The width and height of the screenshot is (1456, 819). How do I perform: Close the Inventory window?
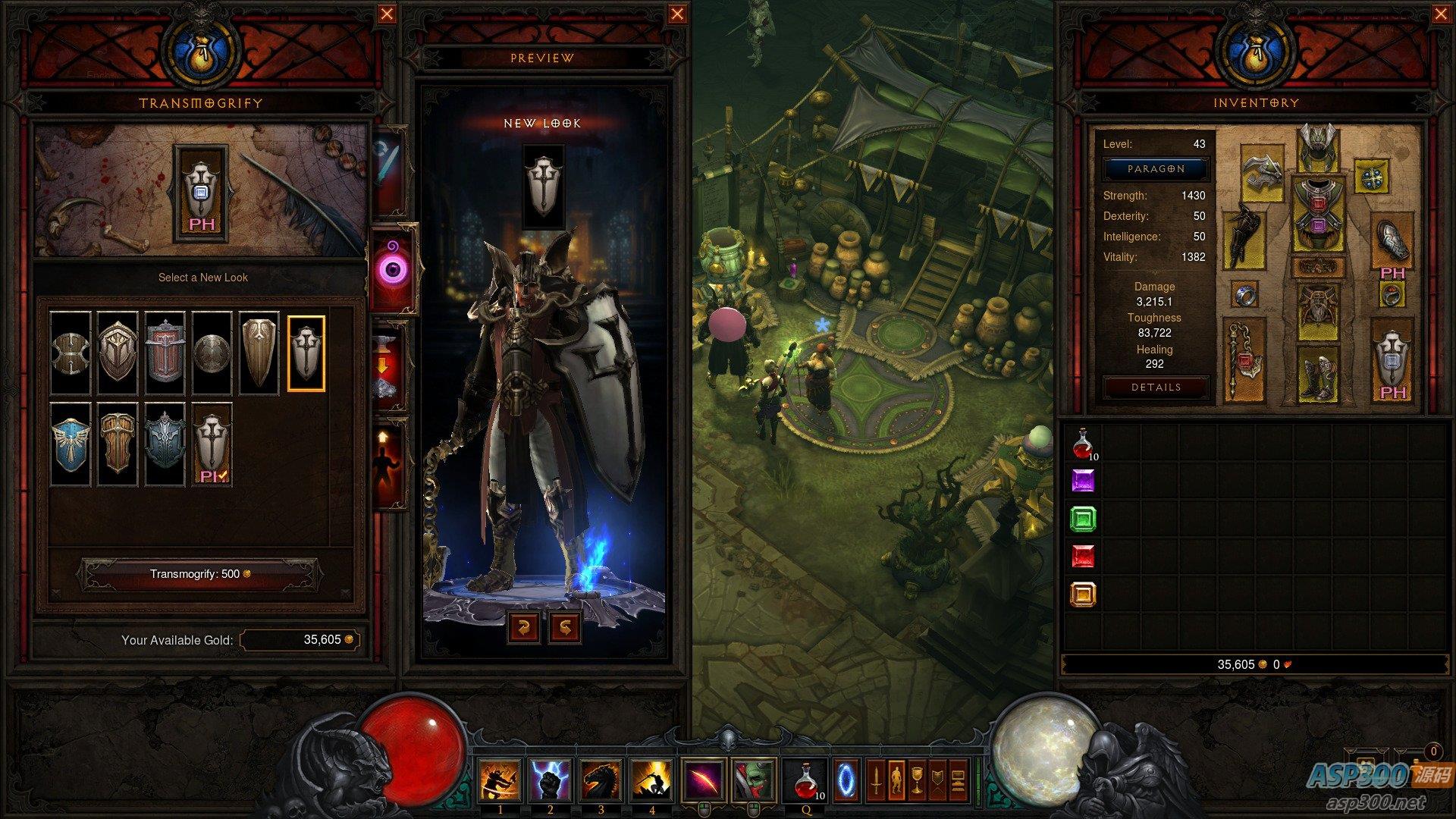coord(1441,14)
